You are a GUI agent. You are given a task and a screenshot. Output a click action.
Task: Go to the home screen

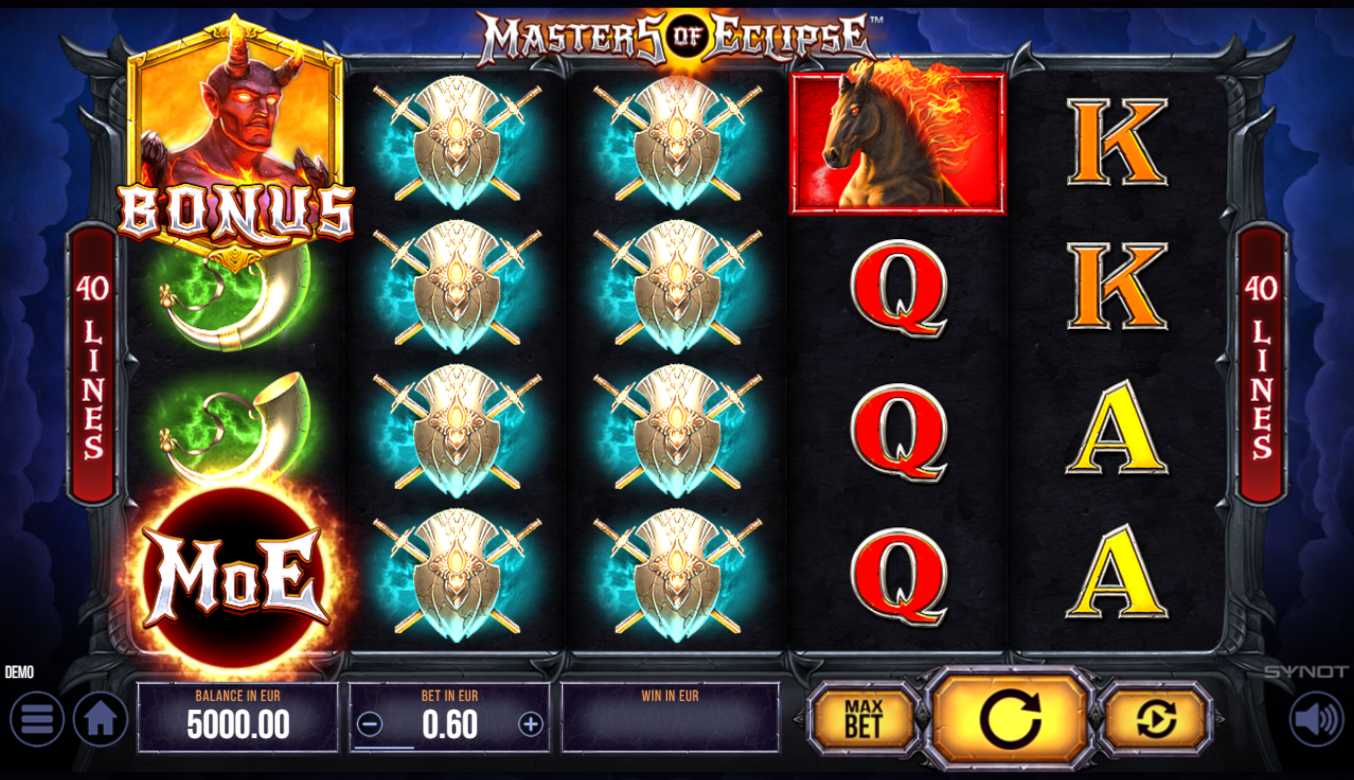click(101, 719)
